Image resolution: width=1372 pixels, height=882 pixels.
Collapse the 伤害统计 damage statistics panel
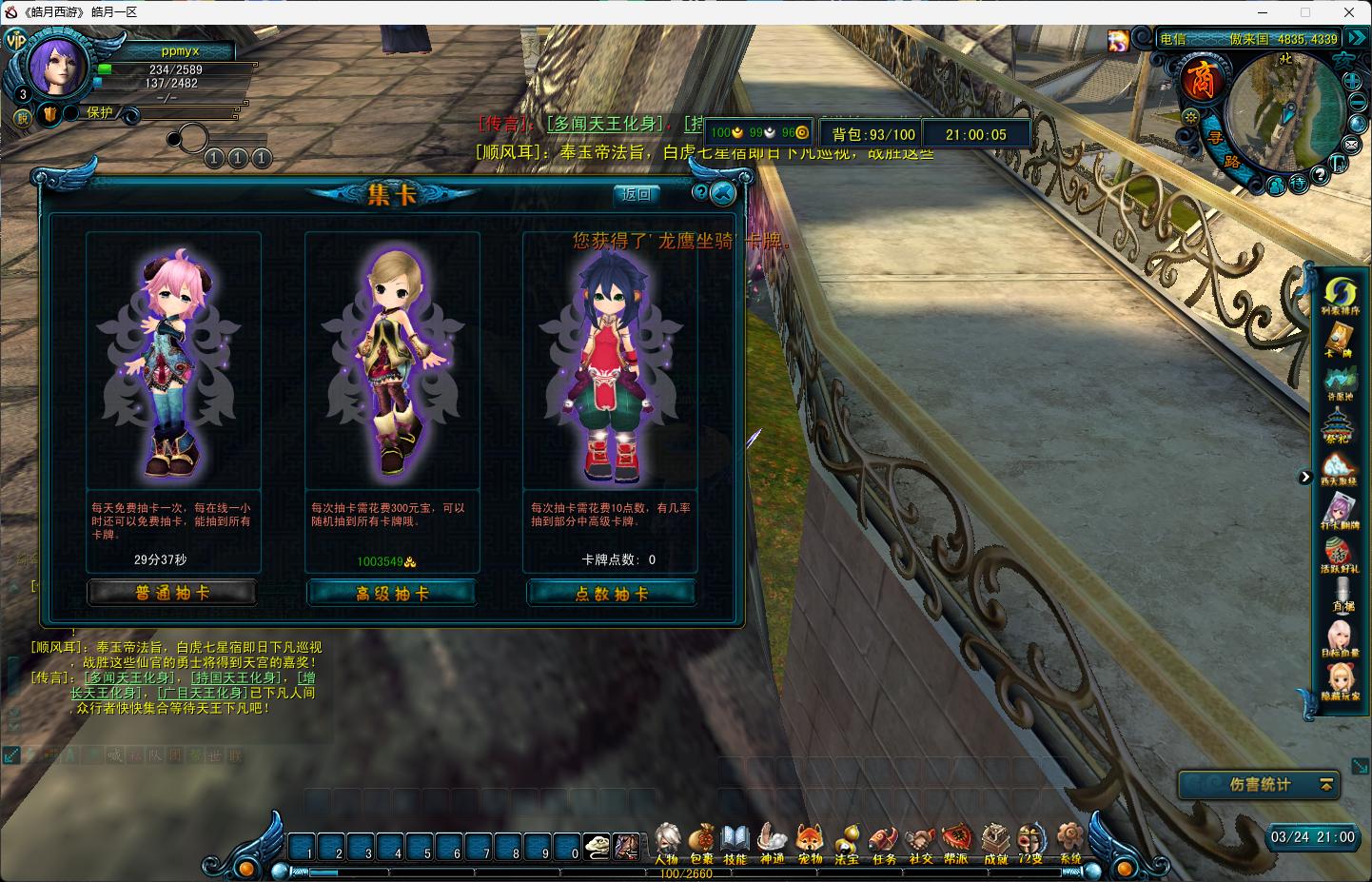pyautogui.click(x=1325, y=784)
